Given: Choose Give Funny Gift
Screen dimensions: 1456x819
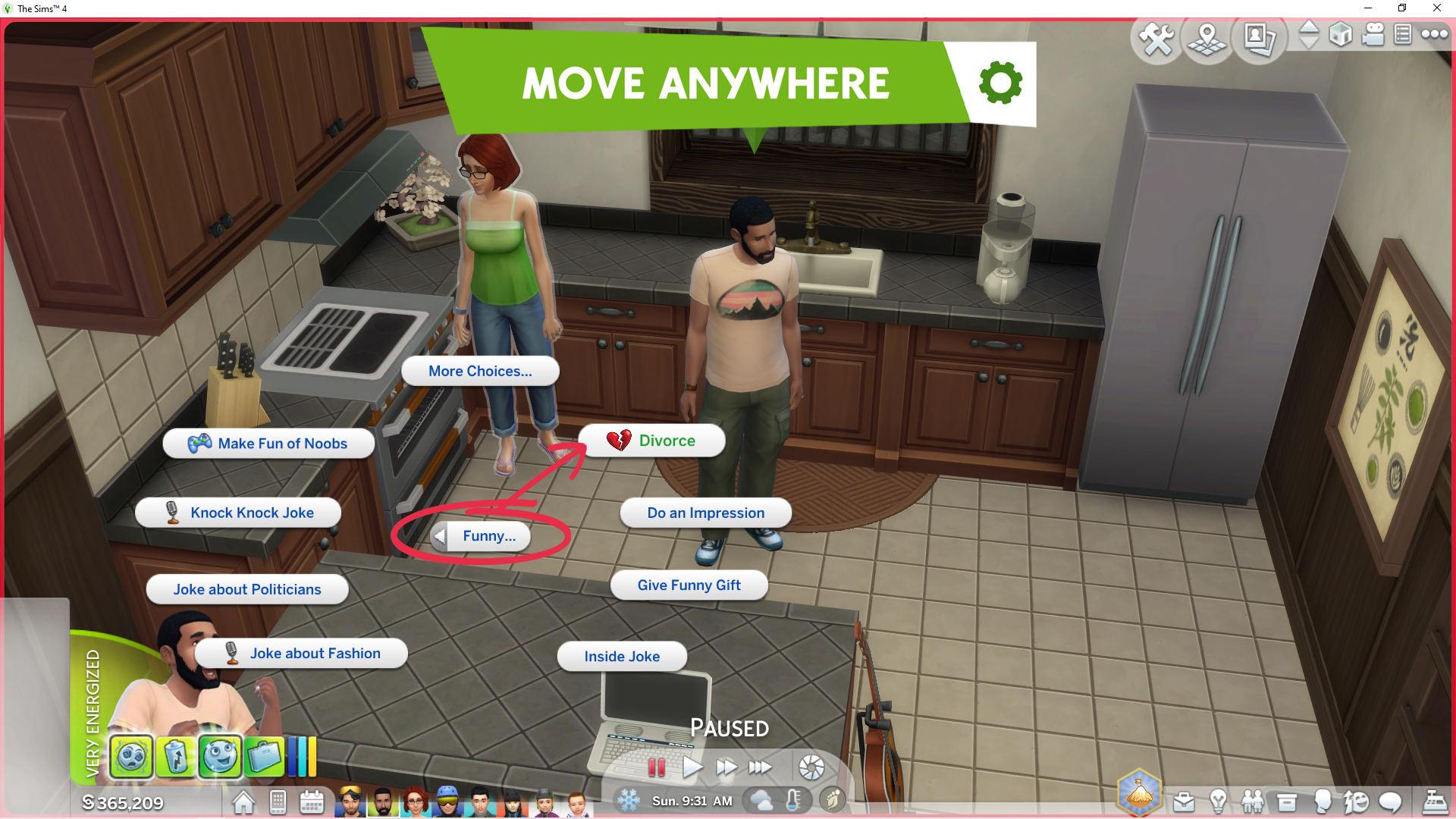Looking at the screenshot, I should tap(689, 585).
